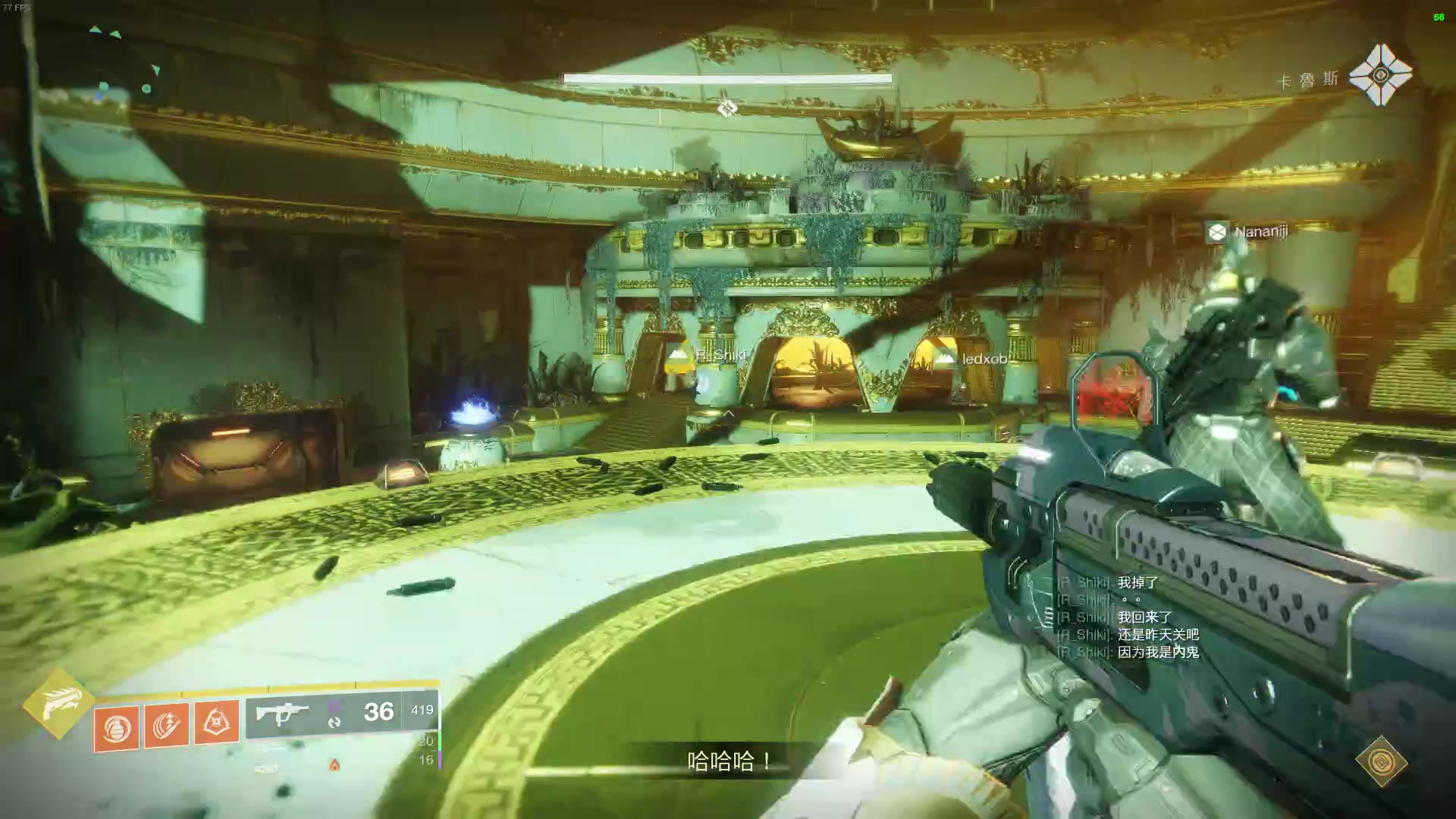Click the gold diamond buff icon
Screen dimensions: 1456x819
tap(1381, 761)
